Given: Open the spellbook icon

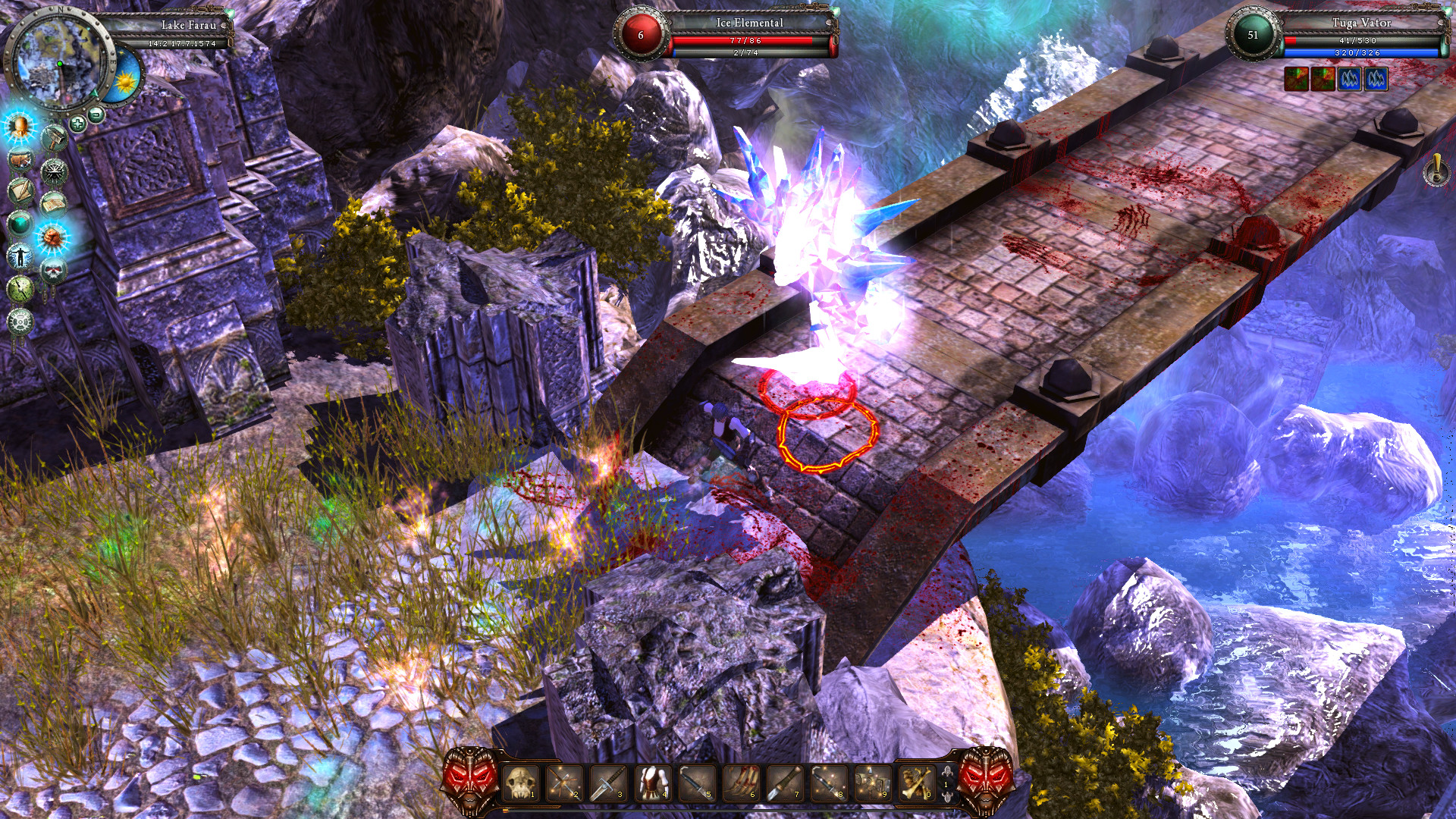Looking at the screenshot, I should point(52,202).
